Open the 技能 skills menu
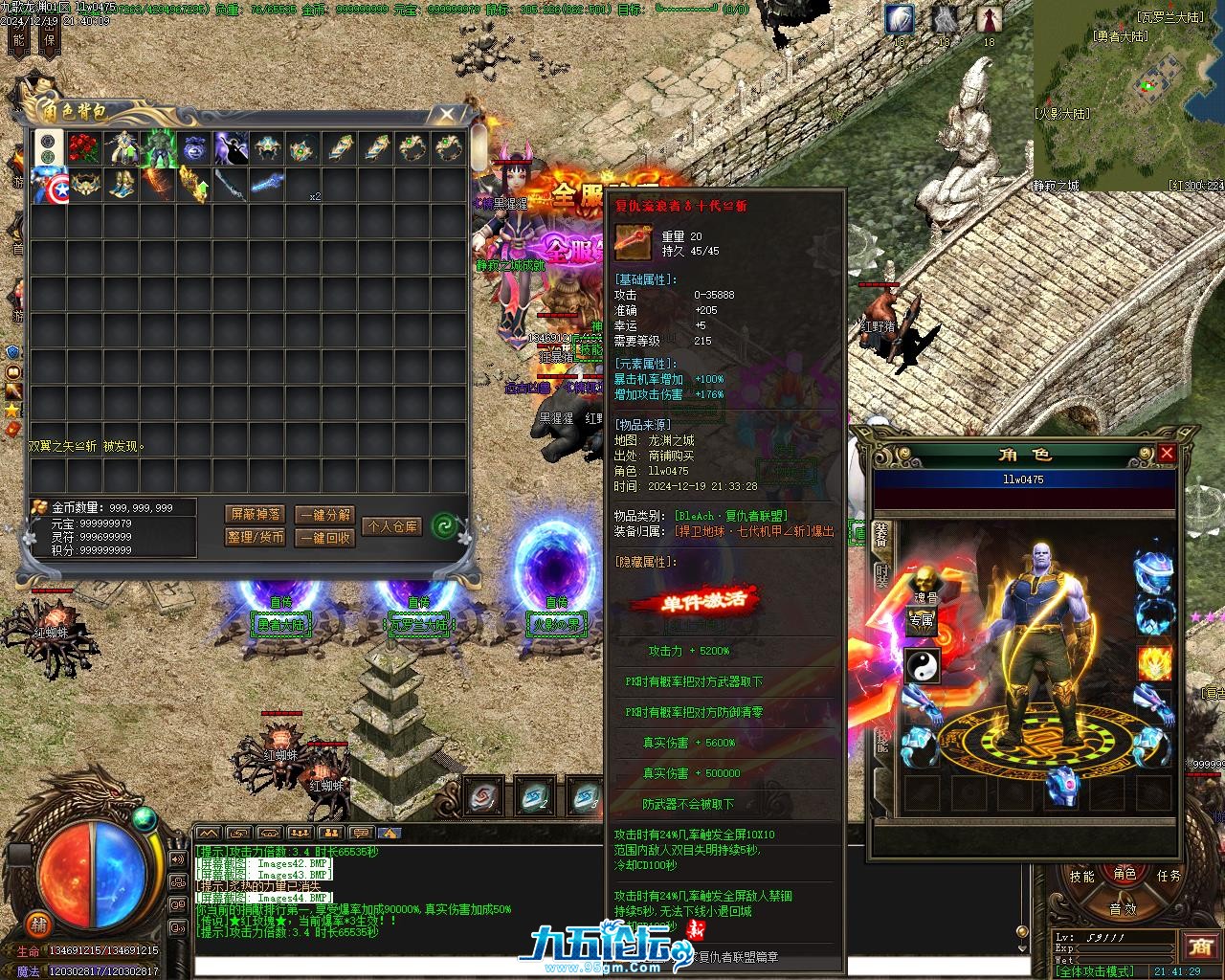The image size is (1225, 980). (x=1081, y=877)
